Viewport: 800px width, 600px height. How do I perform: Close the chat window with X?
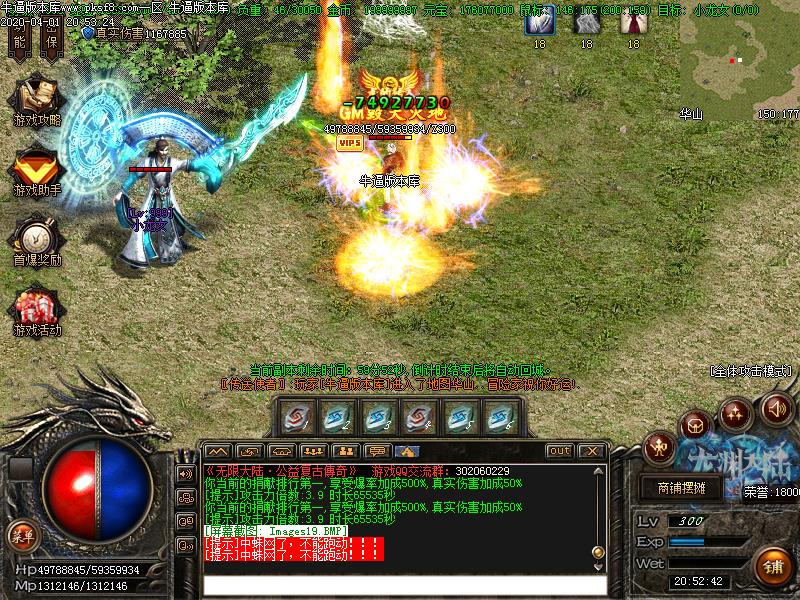(x=591, y=451)
